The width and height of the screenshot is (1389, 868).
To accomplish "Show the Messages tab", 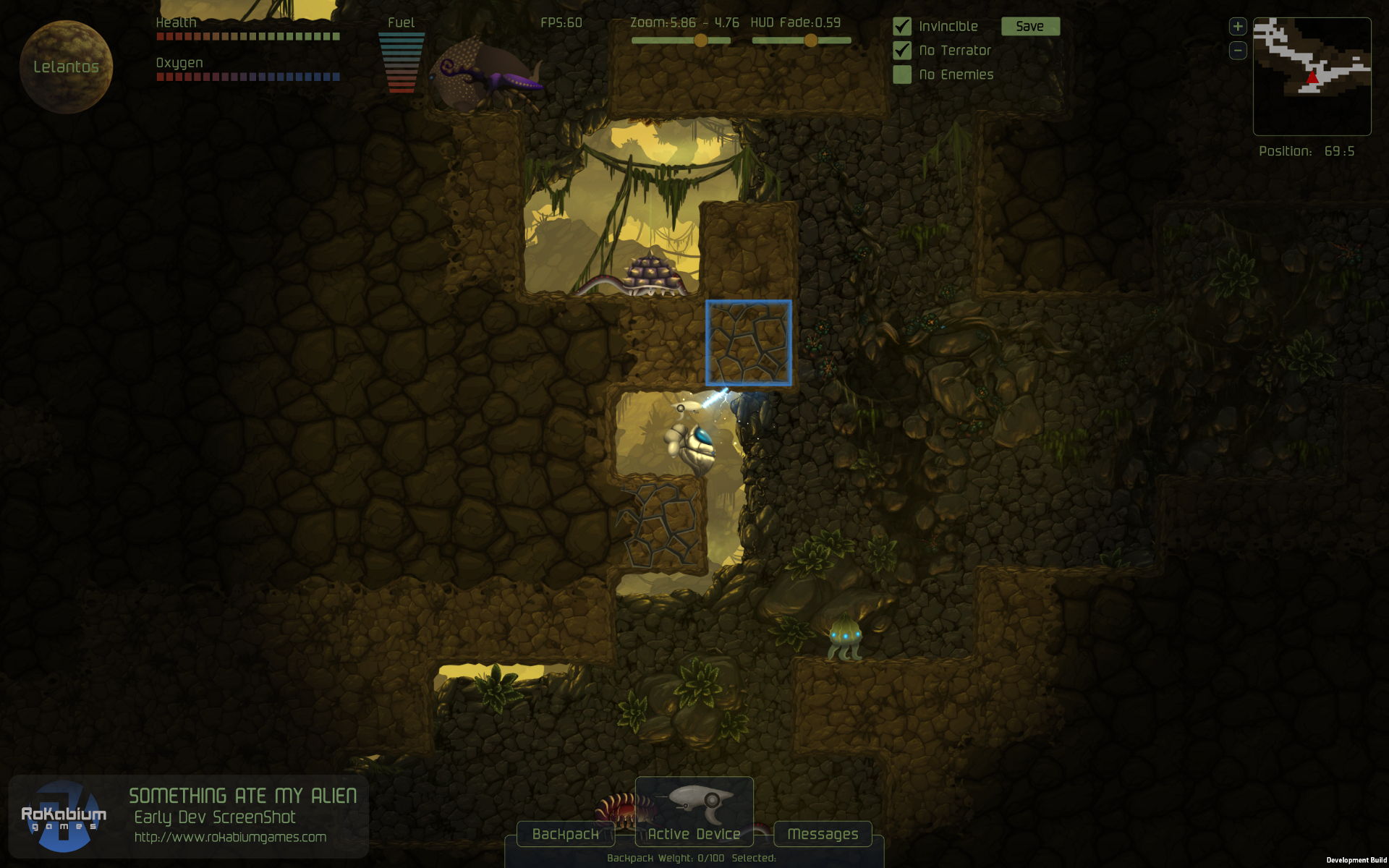I will (823, 834).
